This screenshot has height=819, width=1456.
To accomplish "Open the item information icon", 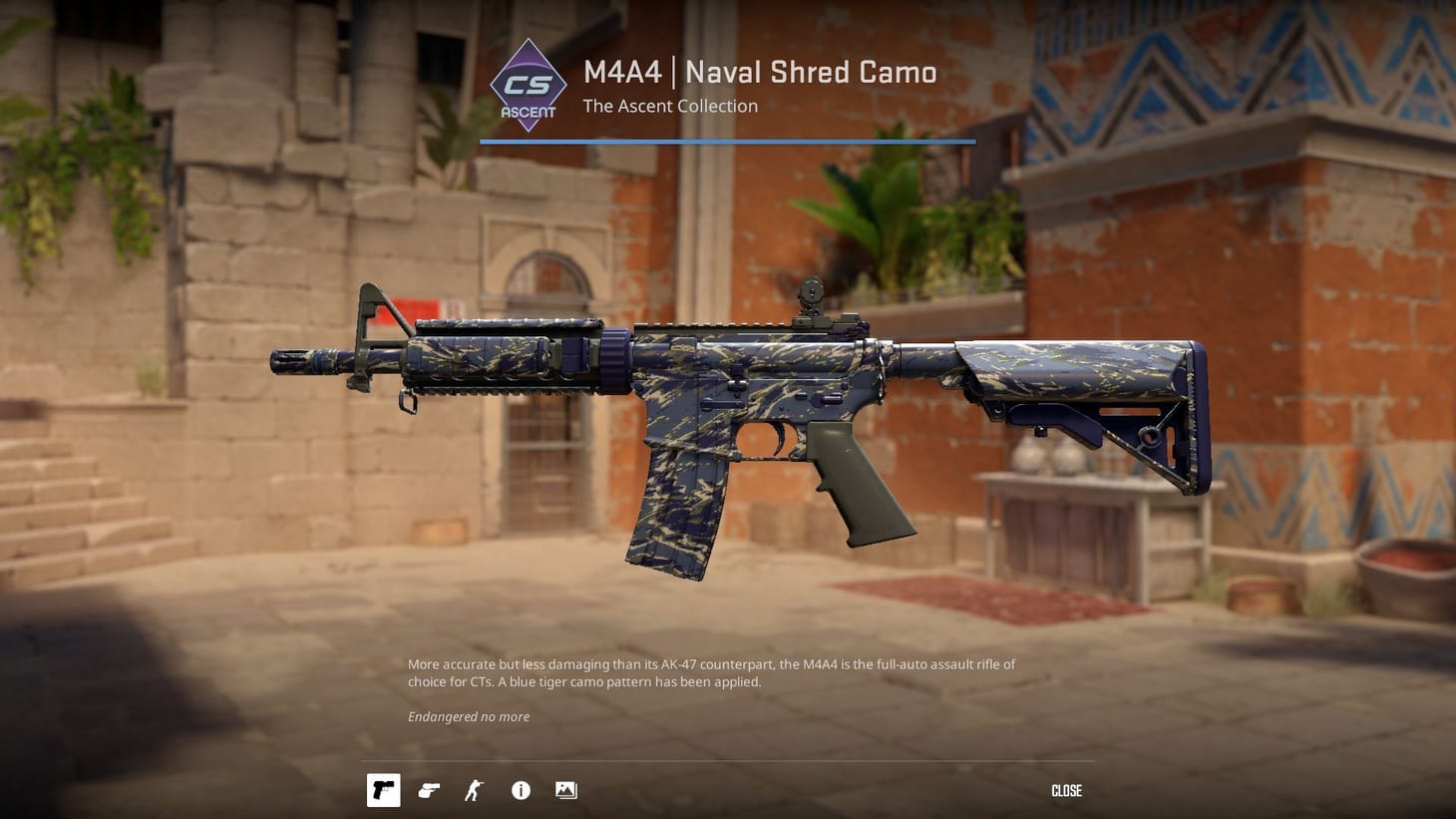I will [520, 789].
